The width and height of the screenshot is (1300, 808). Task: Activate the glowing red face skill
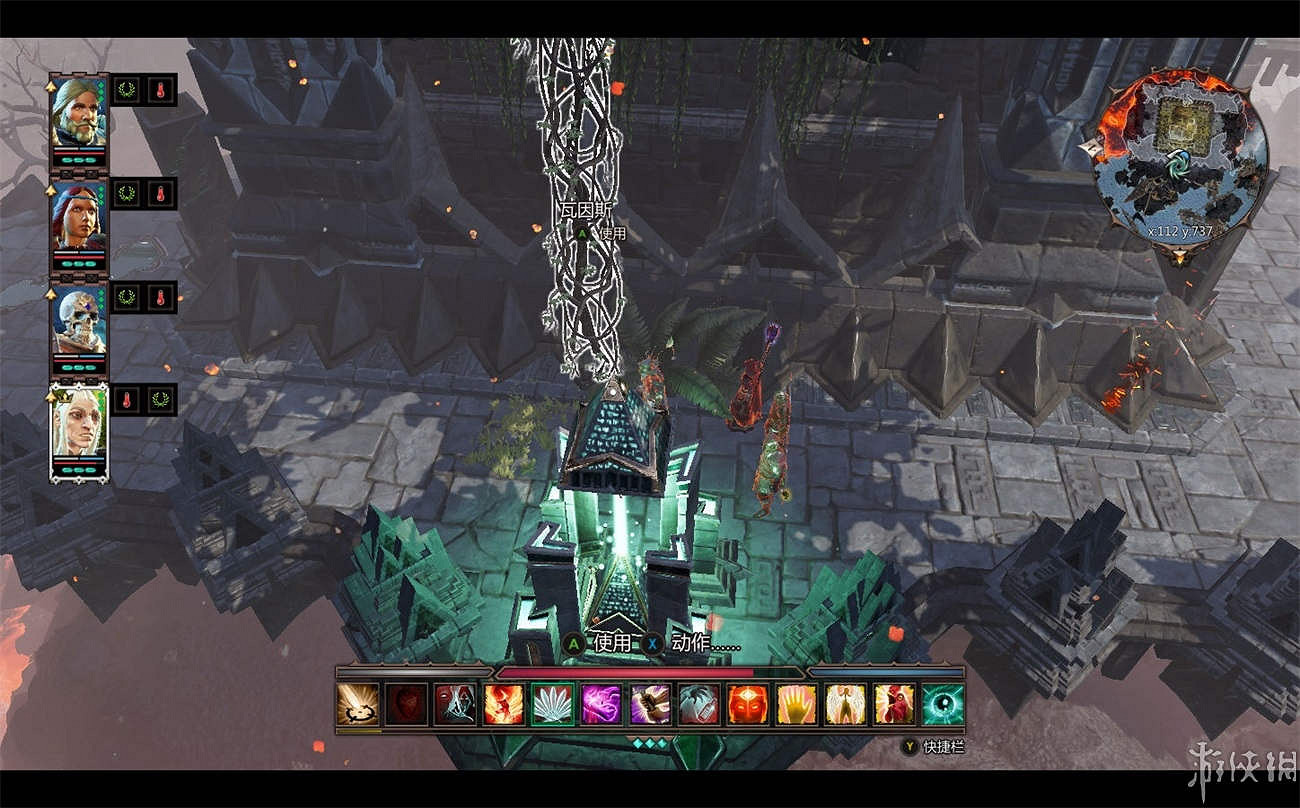tap(747, 704)
